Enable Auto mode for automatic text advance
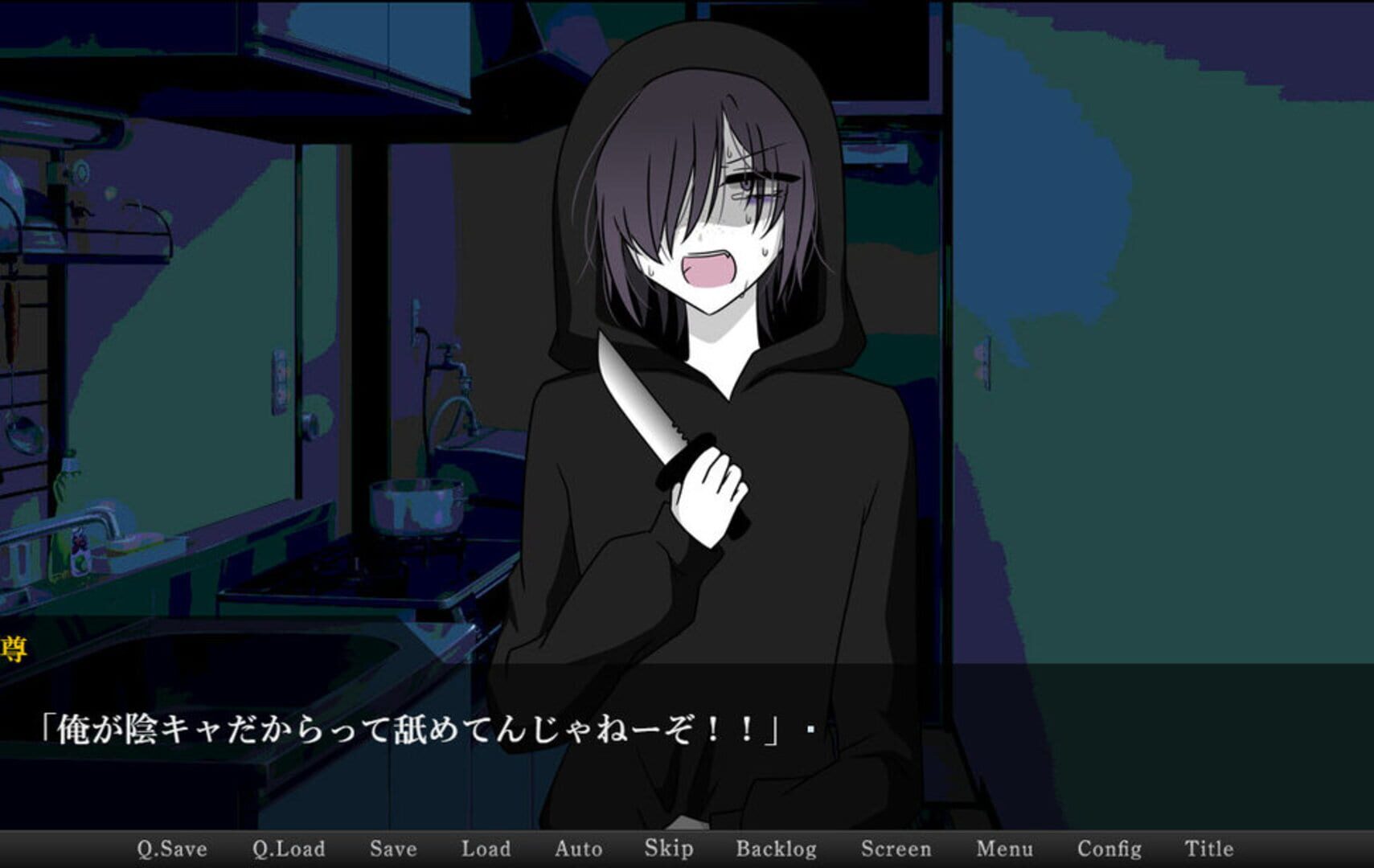Viewport: 1374px width, 868px height. [x=580, y=848]
